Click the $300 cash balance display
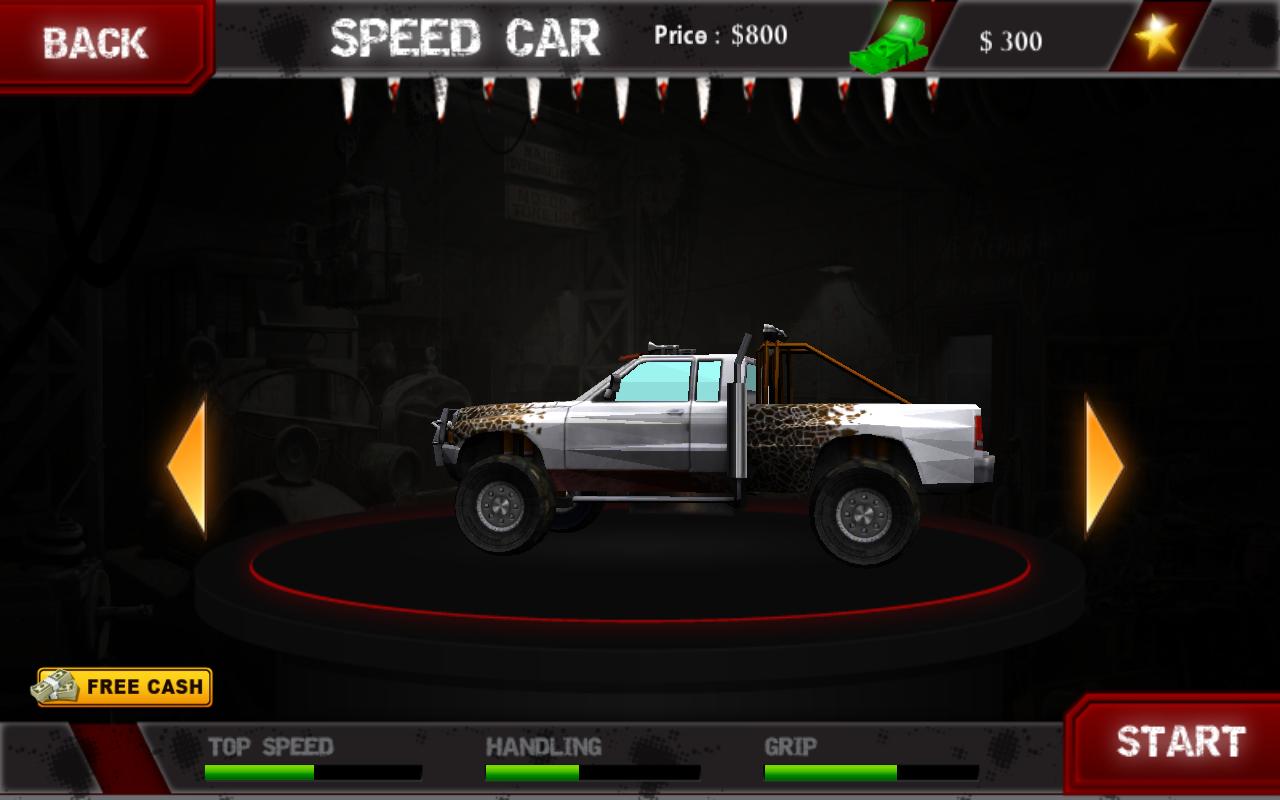1280x800 pixels. pyautogui.click(x=1014, y=42)
